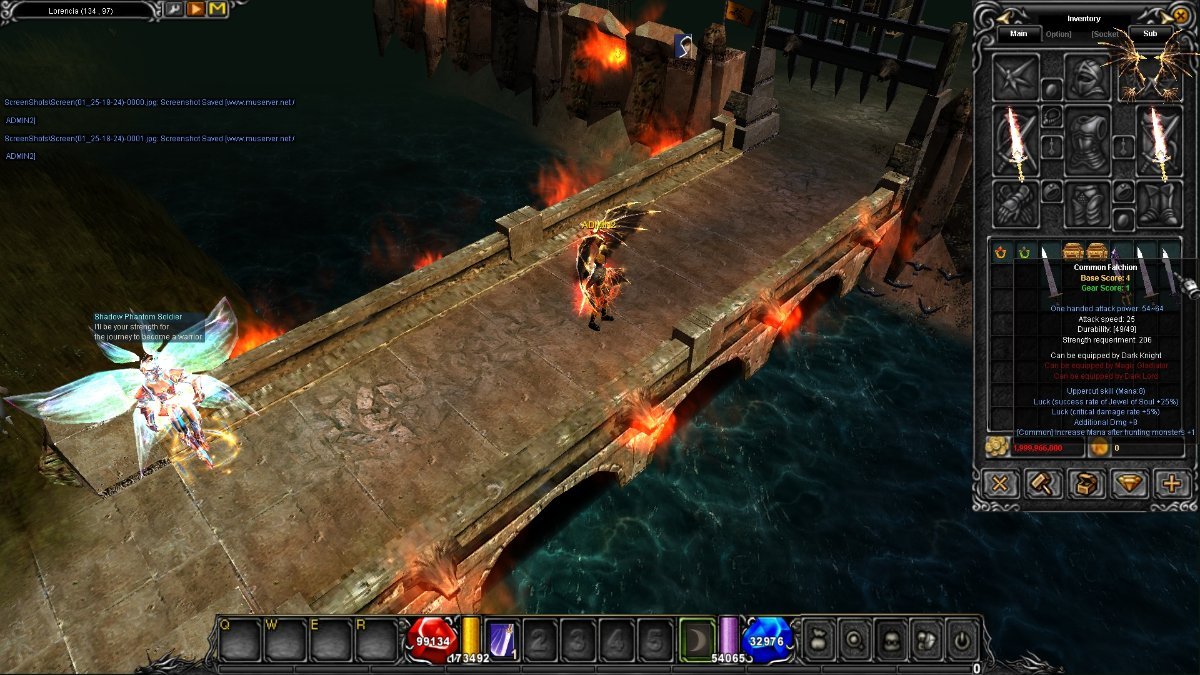
Task: Use the item in hotbar slot 1
Action: point(501,639)
